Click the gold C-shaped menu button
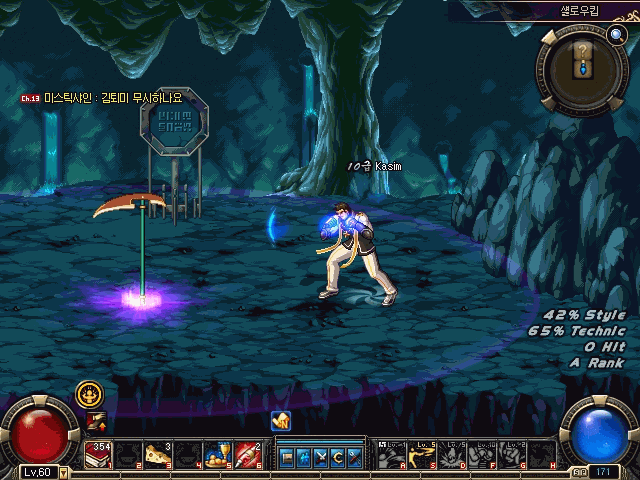The width and height of the screenshot is (640, 480). click(x=338, y=457)
